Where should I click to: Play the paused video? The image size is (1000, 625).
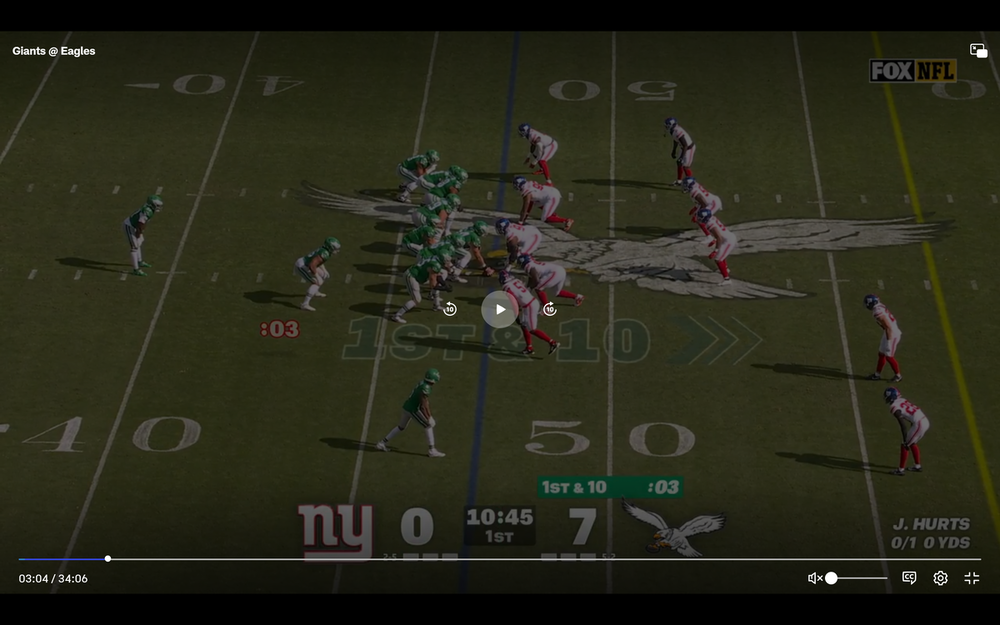(x=500, y=309)
